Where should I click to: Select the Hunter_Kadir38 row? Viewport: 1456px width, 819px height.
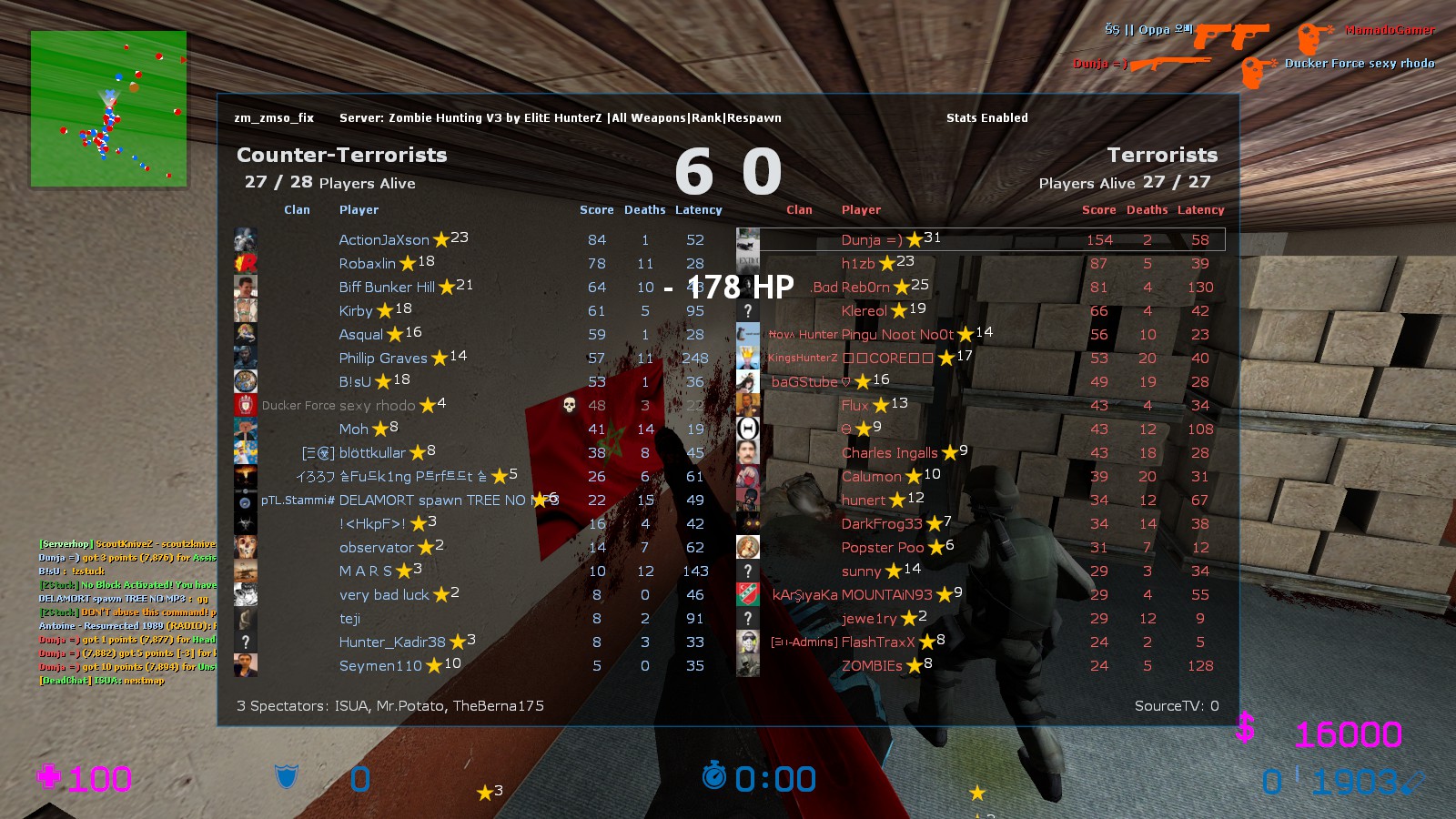[x=392, y=642]
